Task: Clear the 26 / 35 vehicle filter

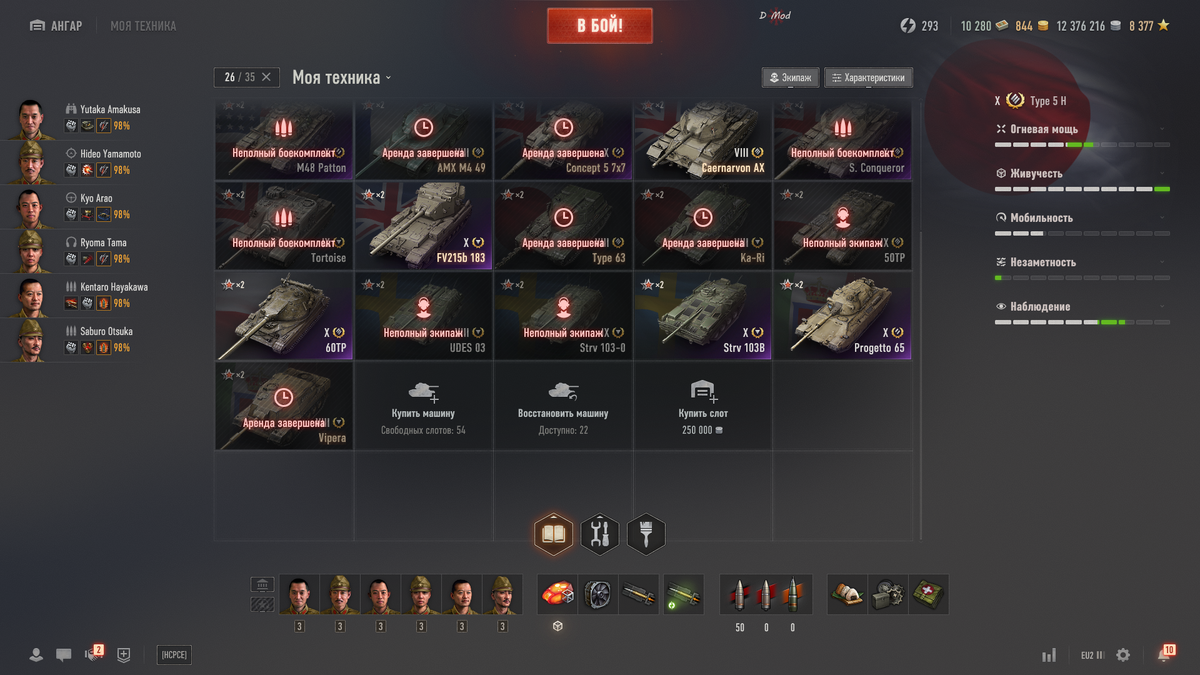Action: click(x=266, y=77)
